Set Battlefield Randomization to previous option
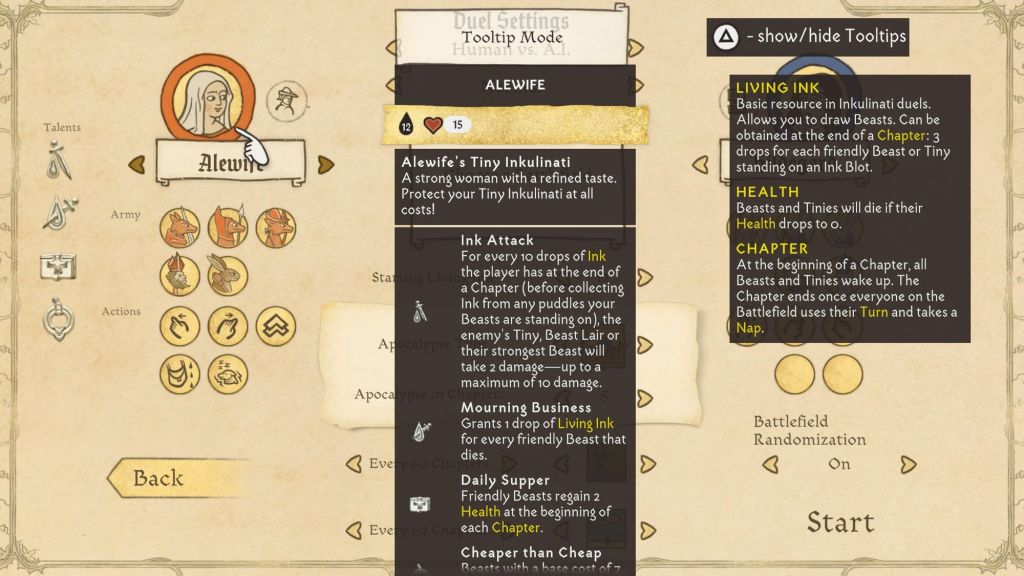The image size is (1024, 576). tap(771, 464)
